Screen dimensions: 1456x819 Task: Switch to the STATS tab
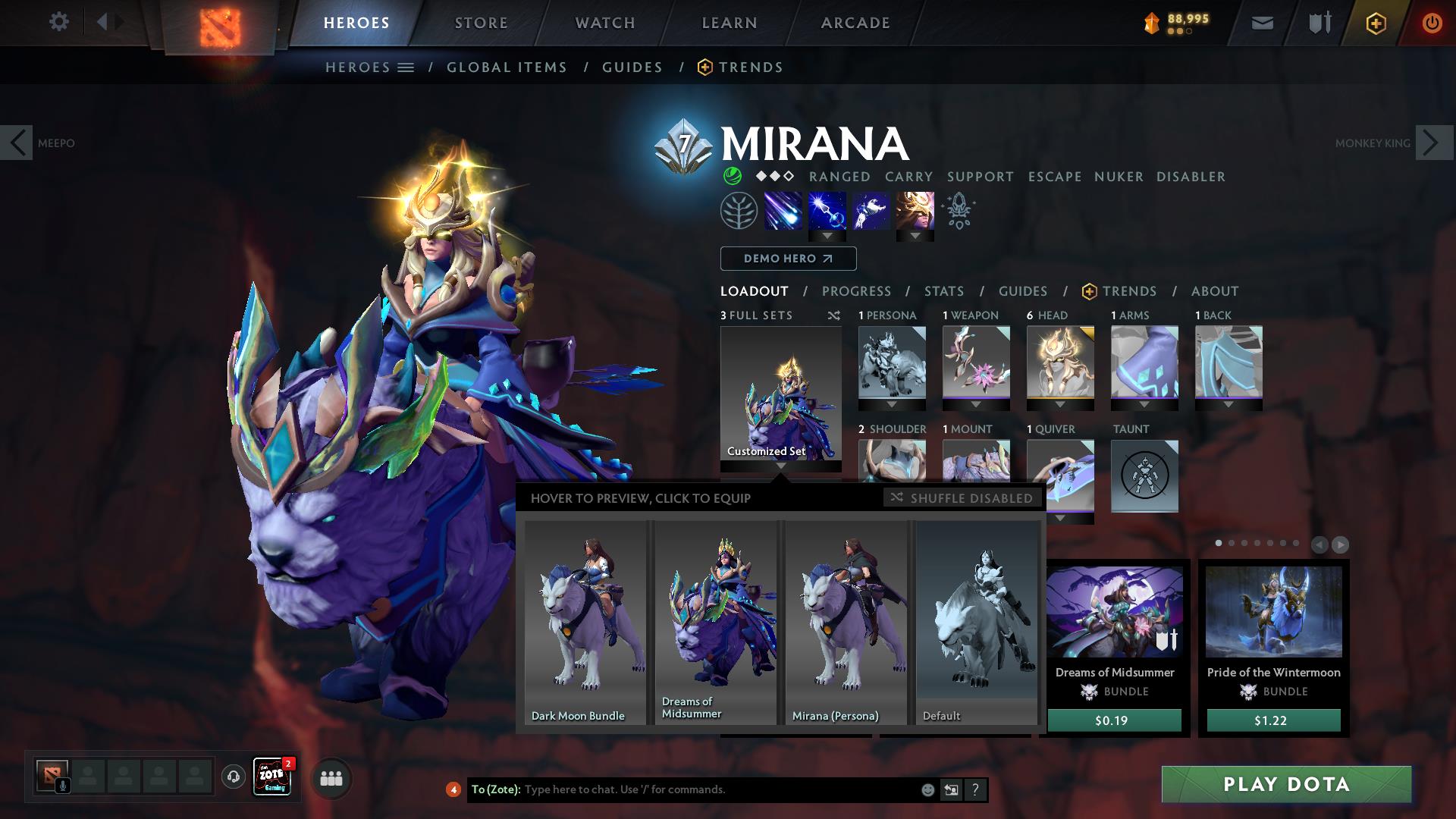(943, 290)
